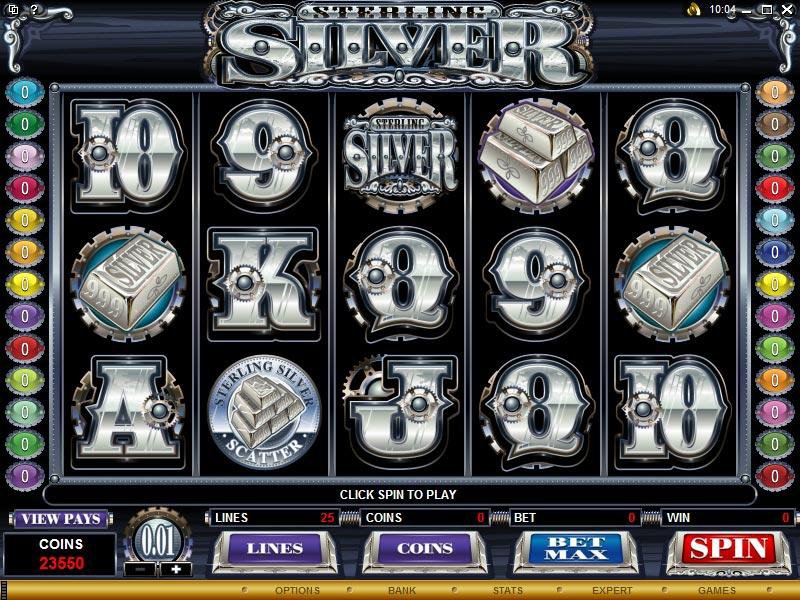Open the BANK menu
This screenshot has width=800, height=600.
pos(402,591)
